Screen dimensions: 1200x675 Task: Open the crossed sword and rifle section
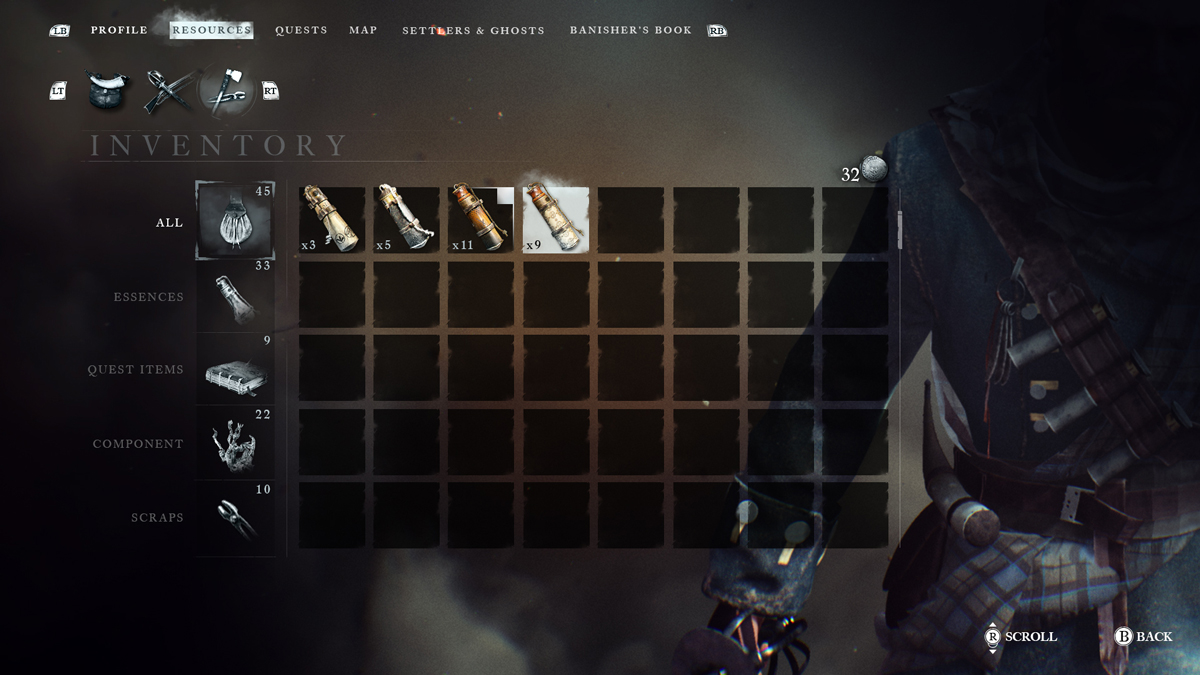tap(165, 91)
